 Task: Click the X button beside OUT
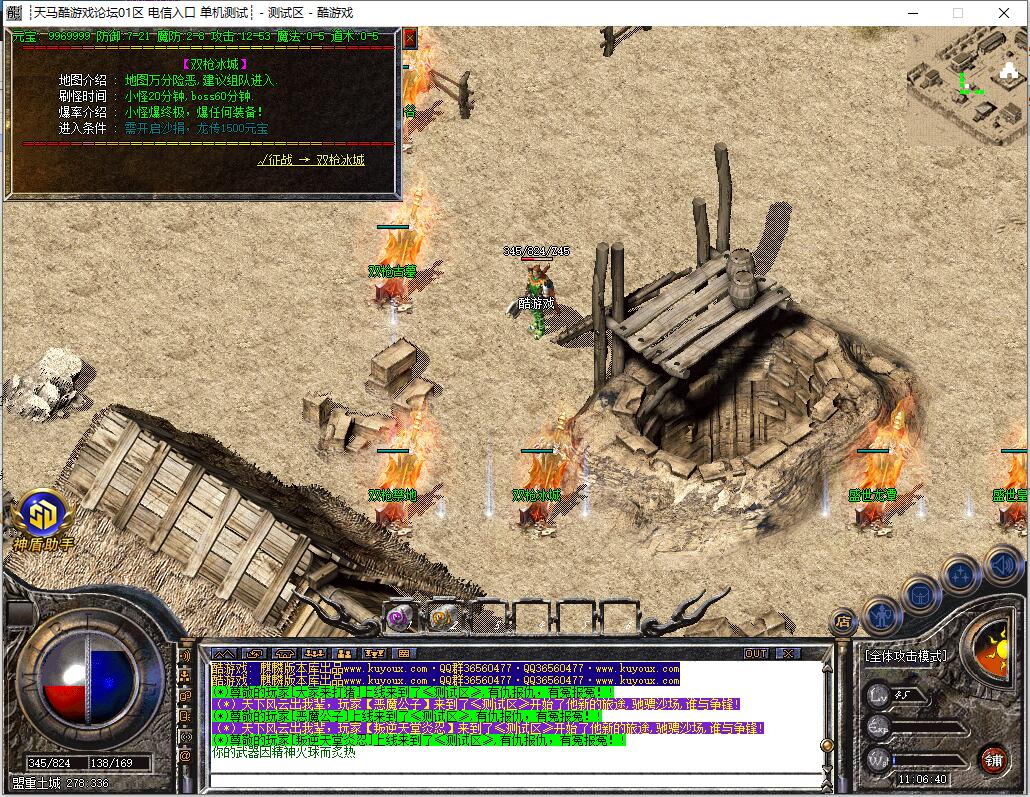787,653
